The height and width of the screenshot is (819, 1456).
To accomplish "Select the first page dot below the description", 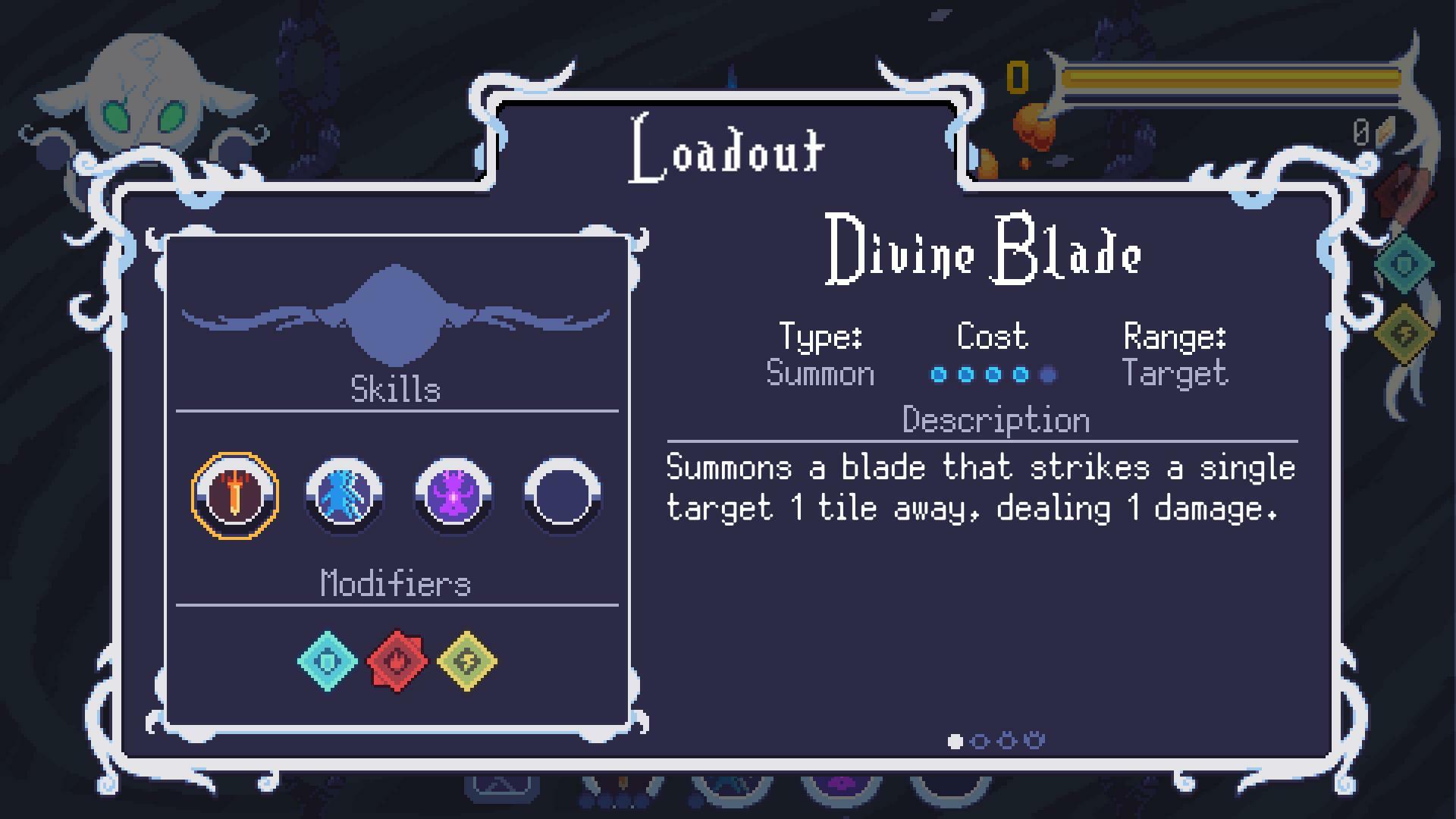I will (x=953, y=741).
